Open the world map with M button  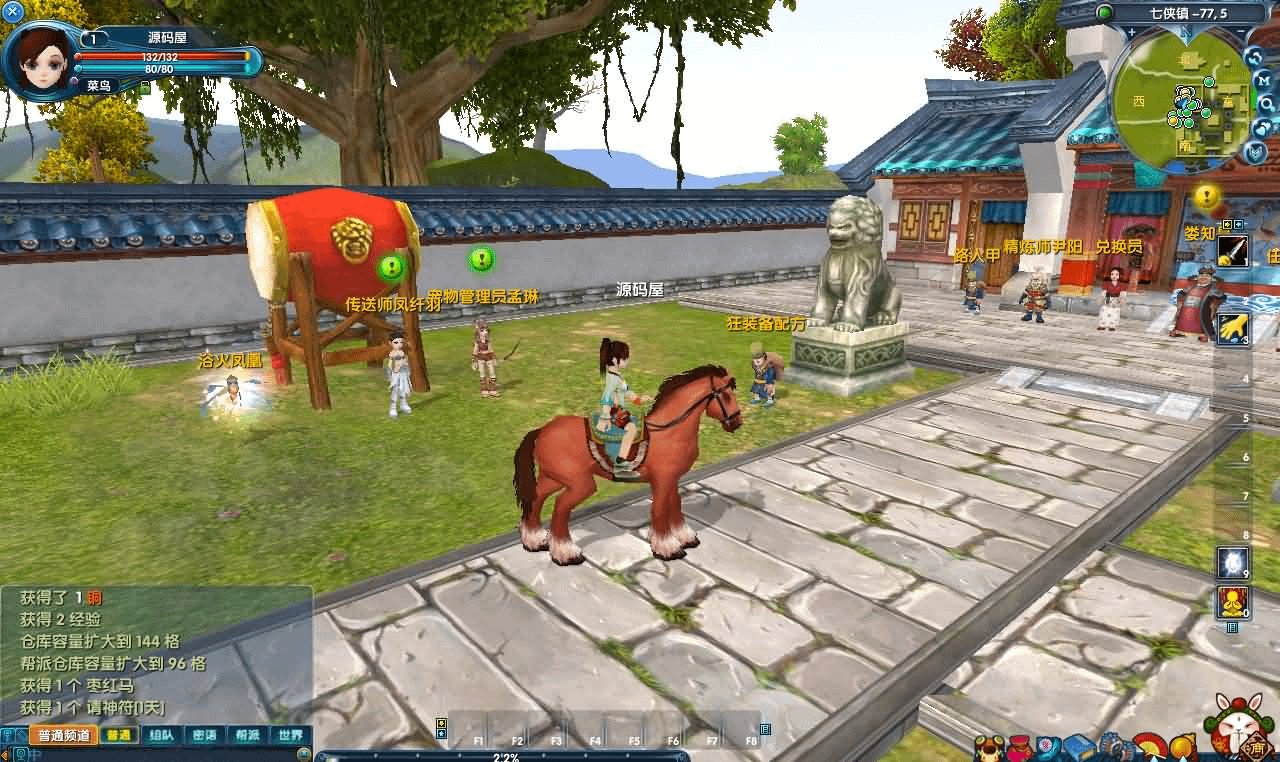coord(1264,79)
